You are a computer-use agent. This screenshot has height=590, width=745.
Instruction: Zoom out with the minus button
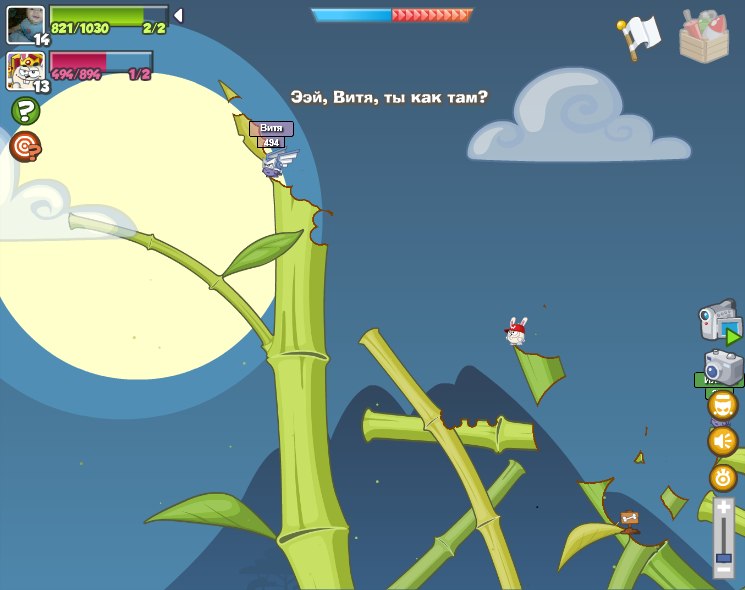(723, 570)
